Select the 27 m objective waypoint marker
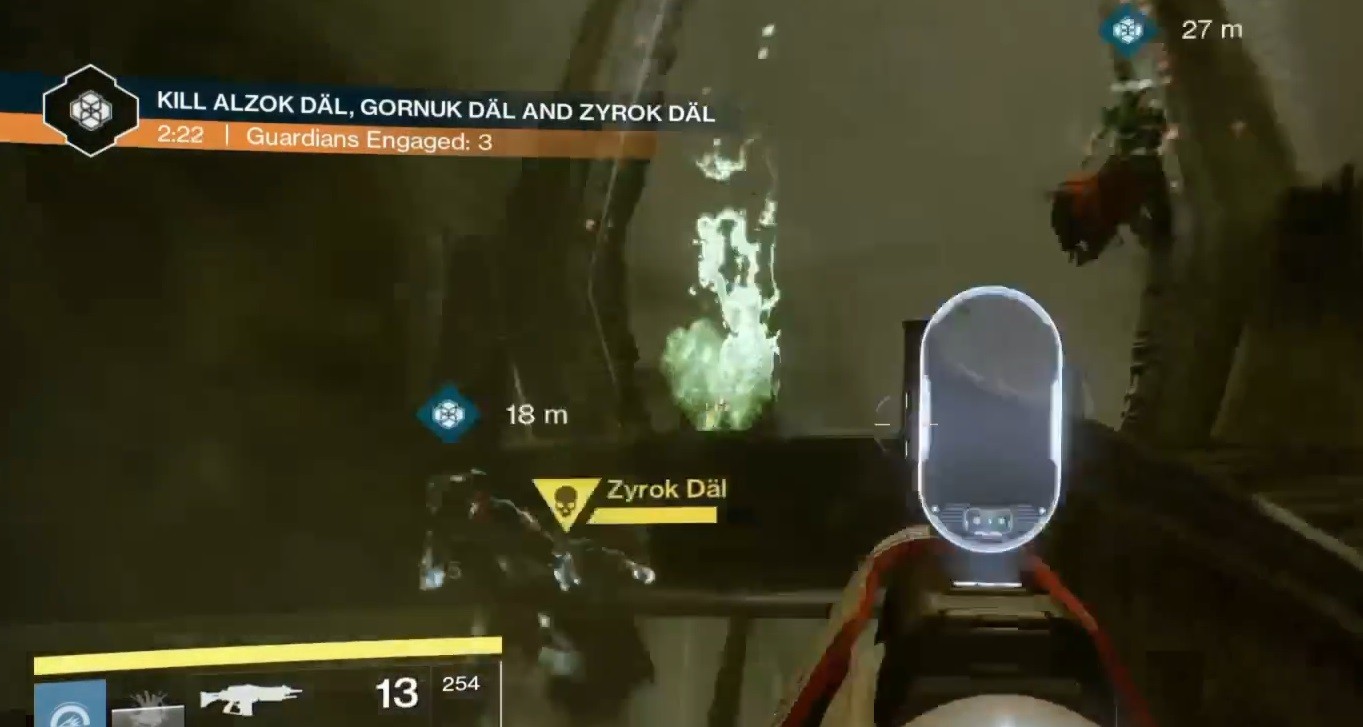1363x727 pixels. point(1128,30)
